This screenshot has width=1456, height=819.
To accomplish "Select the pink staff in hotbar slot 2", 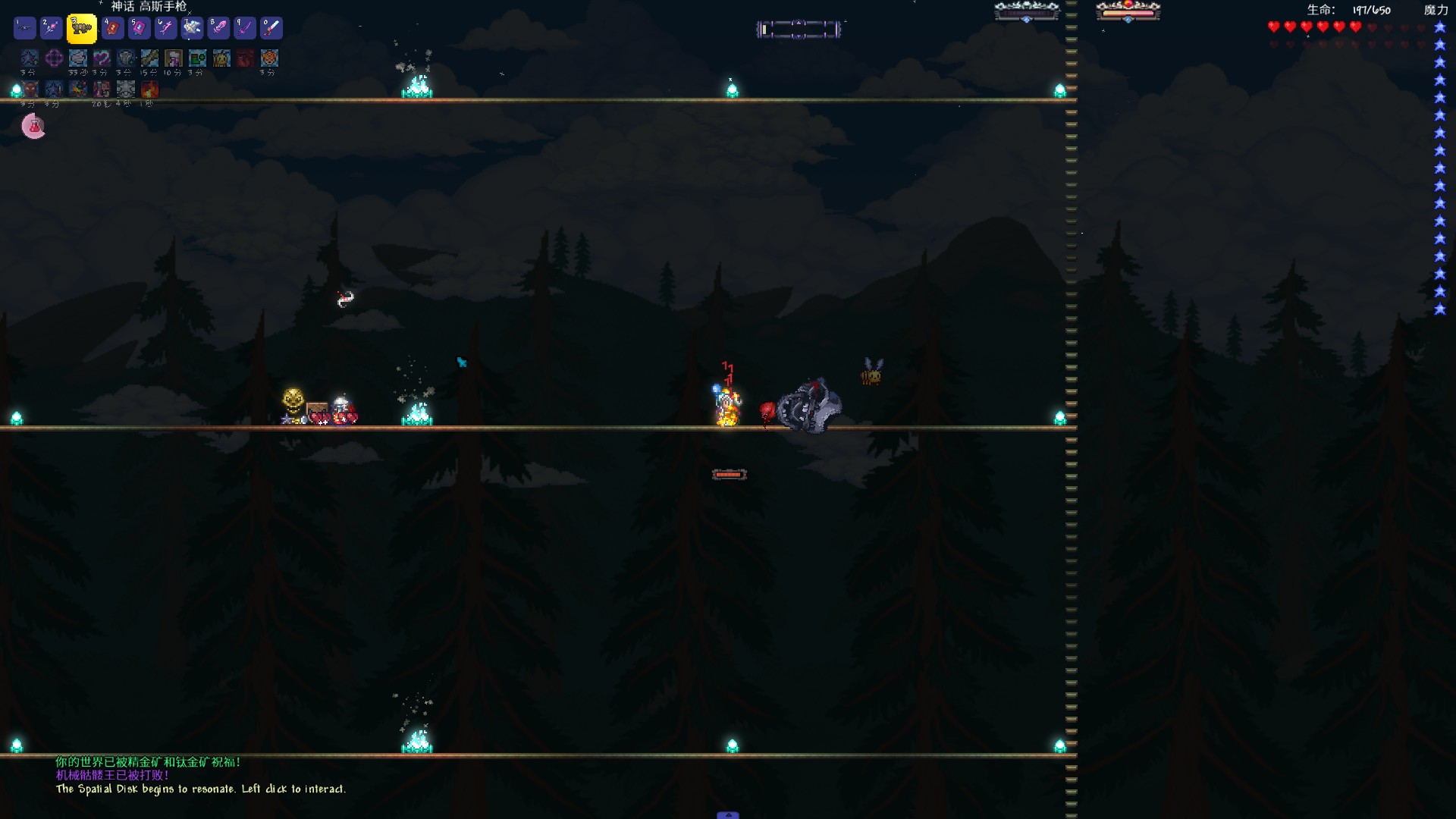I will 52,29.
